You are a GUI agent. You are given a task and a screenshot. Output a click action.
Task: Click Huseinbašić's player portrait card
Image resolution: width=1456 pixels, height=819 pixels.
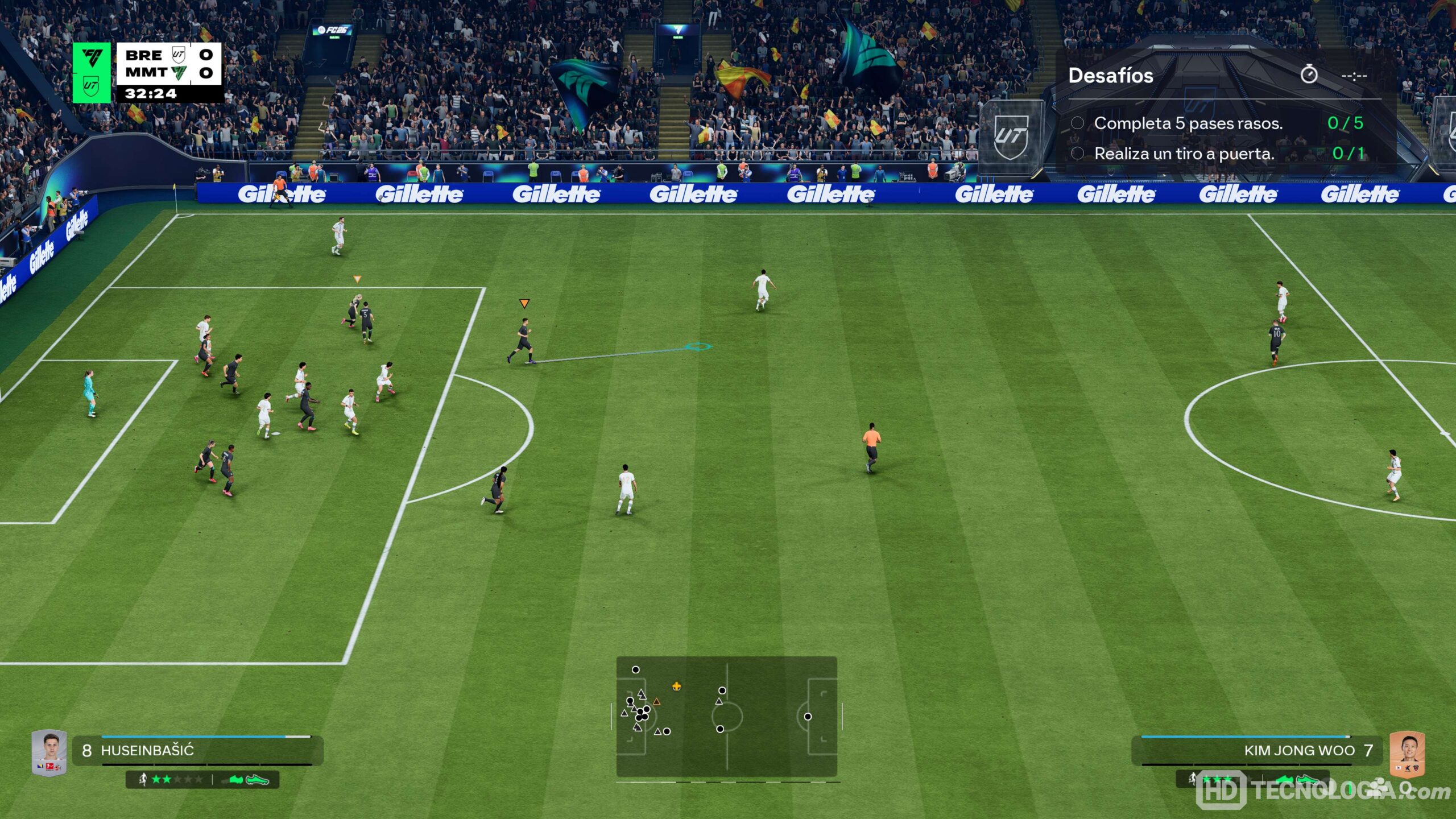tap(49, 752)
